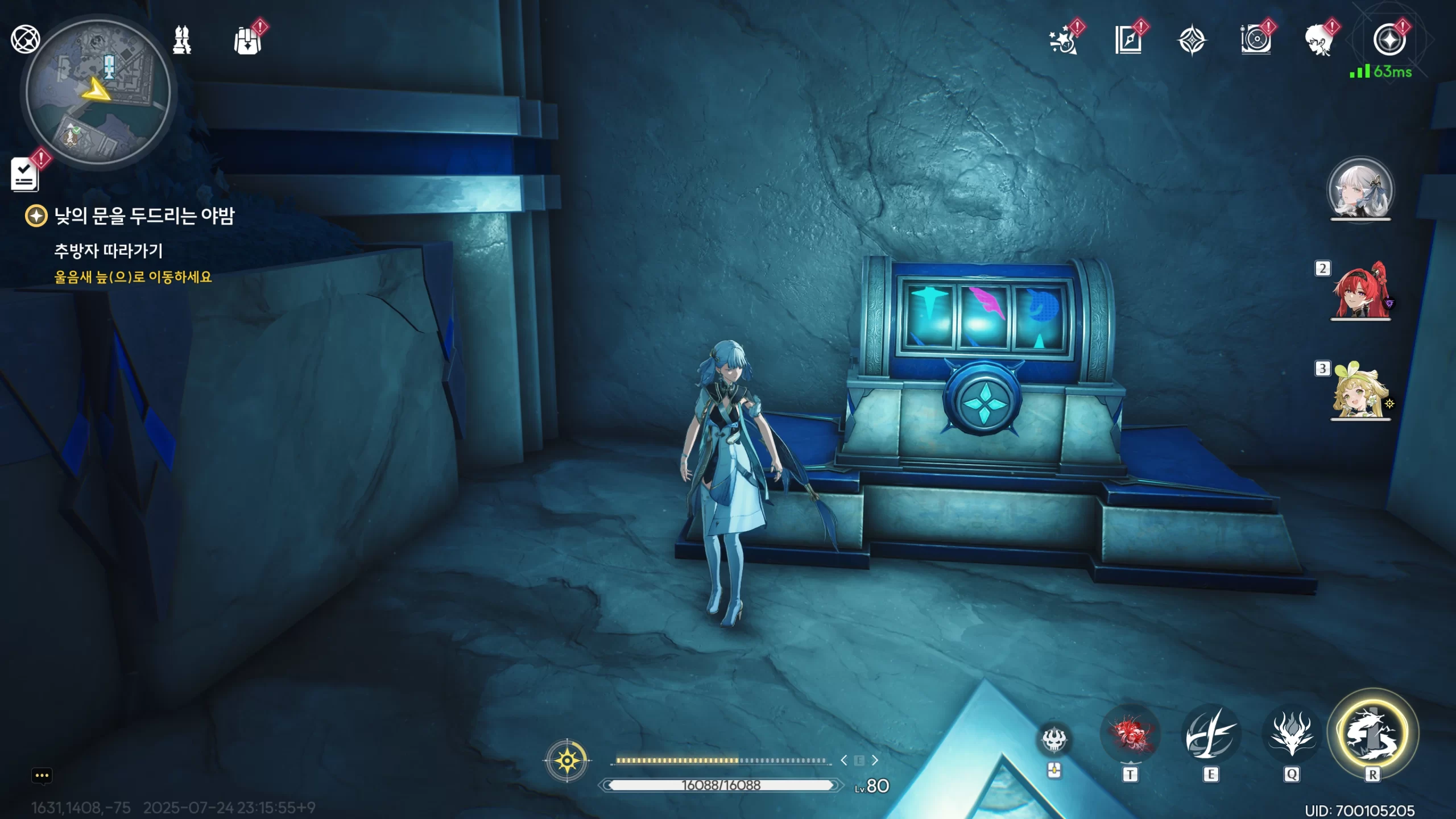This screenshot has height=819, width=1456.
Task: Click the four-point diamond star icon
Action: click(1192, 41)
